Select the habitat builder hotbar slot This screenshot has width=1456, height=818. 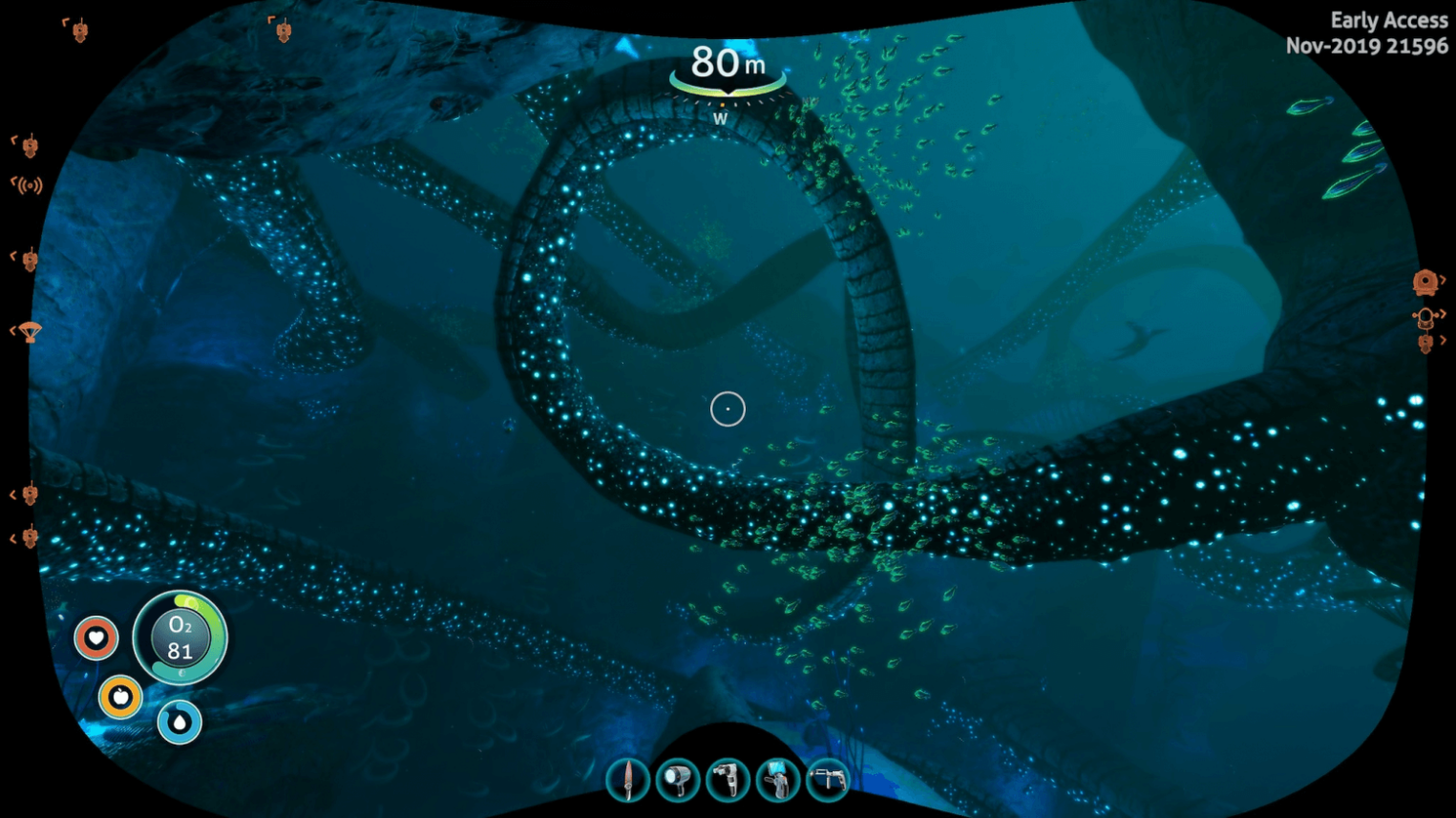(x=778, y=780)
